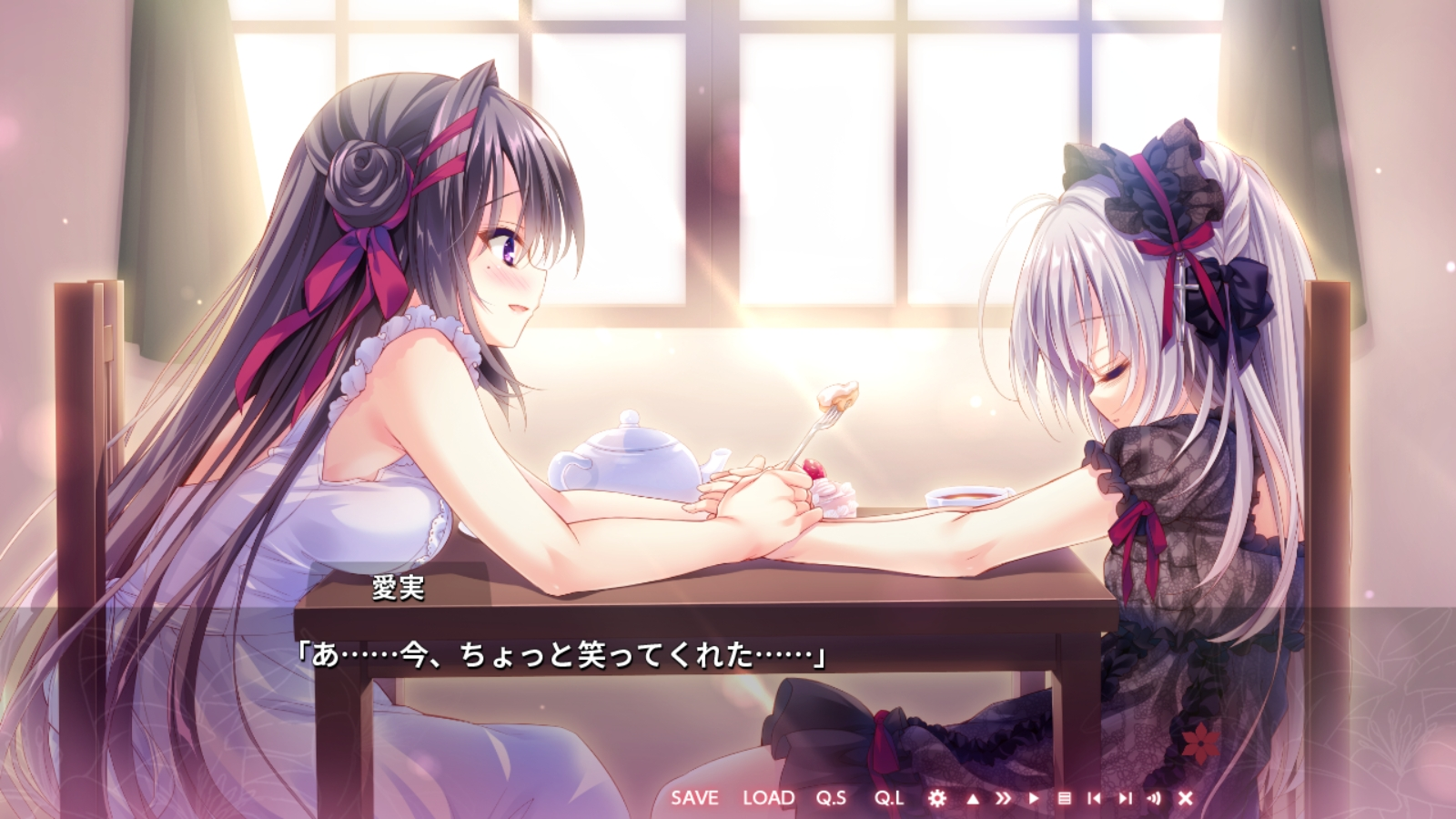
Task: Replay the voice line with the speaker icon
Action: (x=1154, y=798)
